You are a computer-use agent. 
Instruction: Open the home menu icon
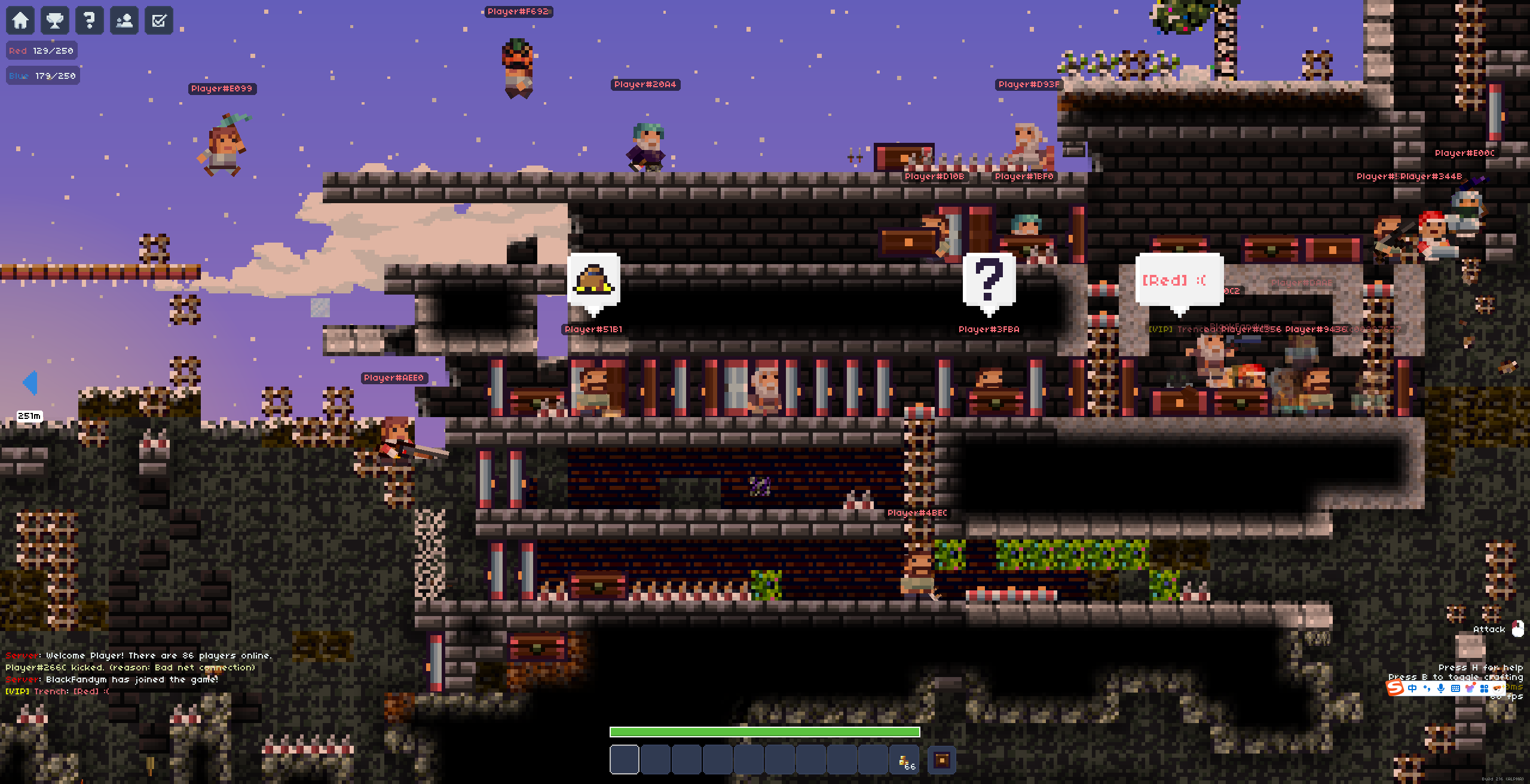(20, 20)
